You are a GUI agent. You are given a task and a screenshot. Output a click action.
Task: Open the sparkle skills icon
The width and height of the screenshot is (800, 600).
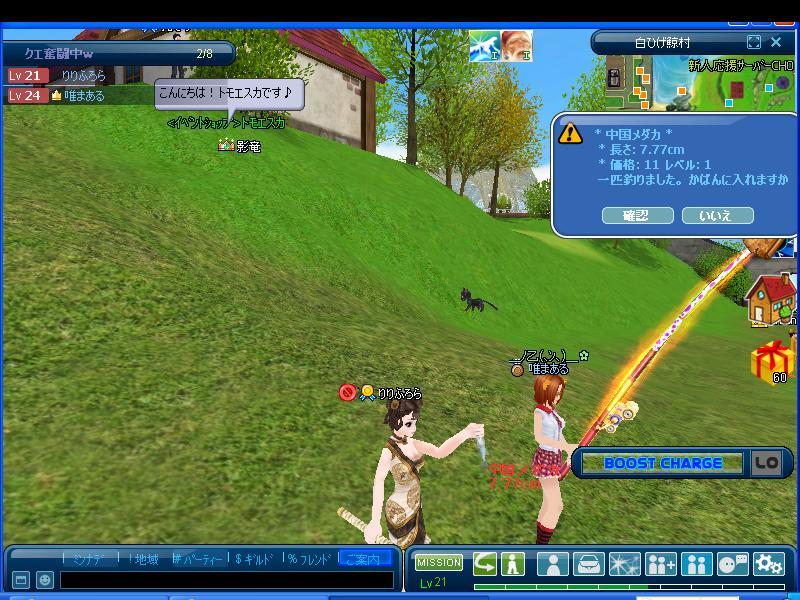(625, 564)
